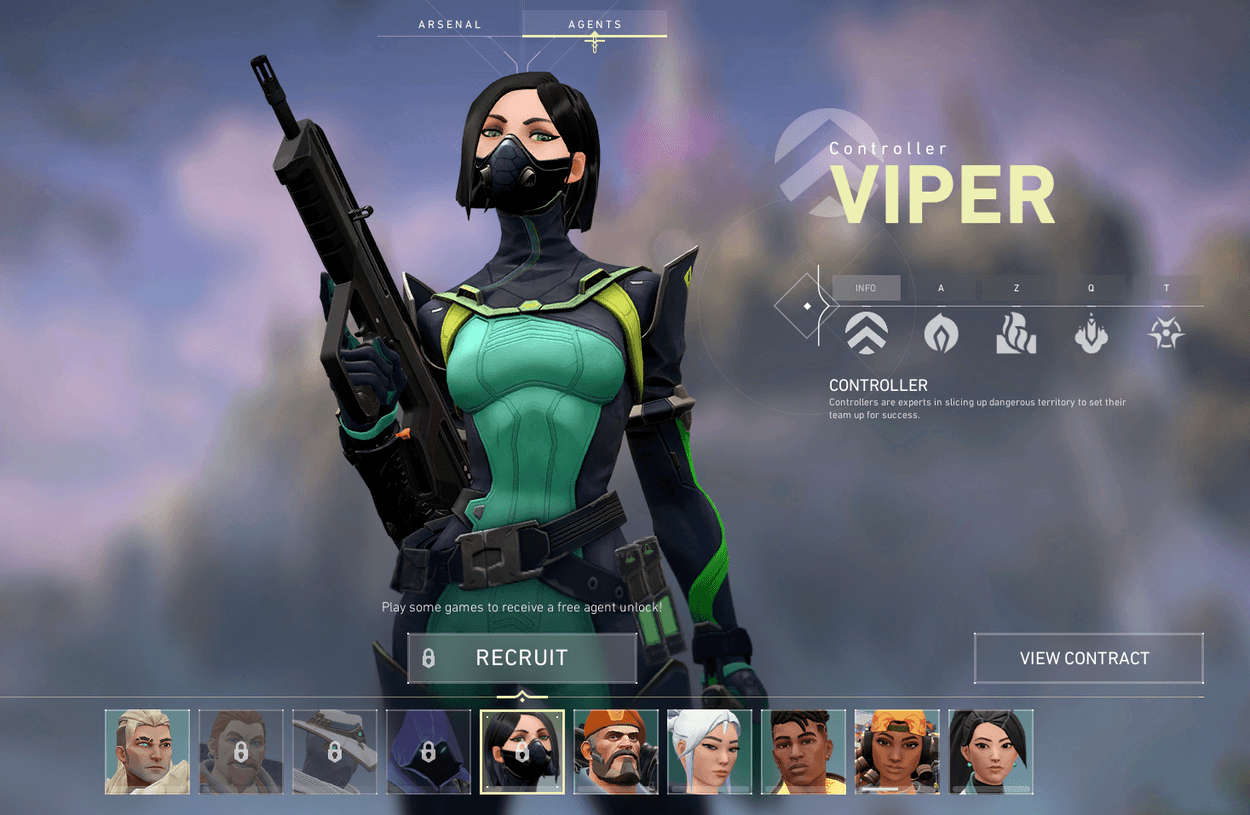View Viper's Q key ability
Image resolution: width=1250 pixels, height=815 pixels.
[x=1091, y=332]
